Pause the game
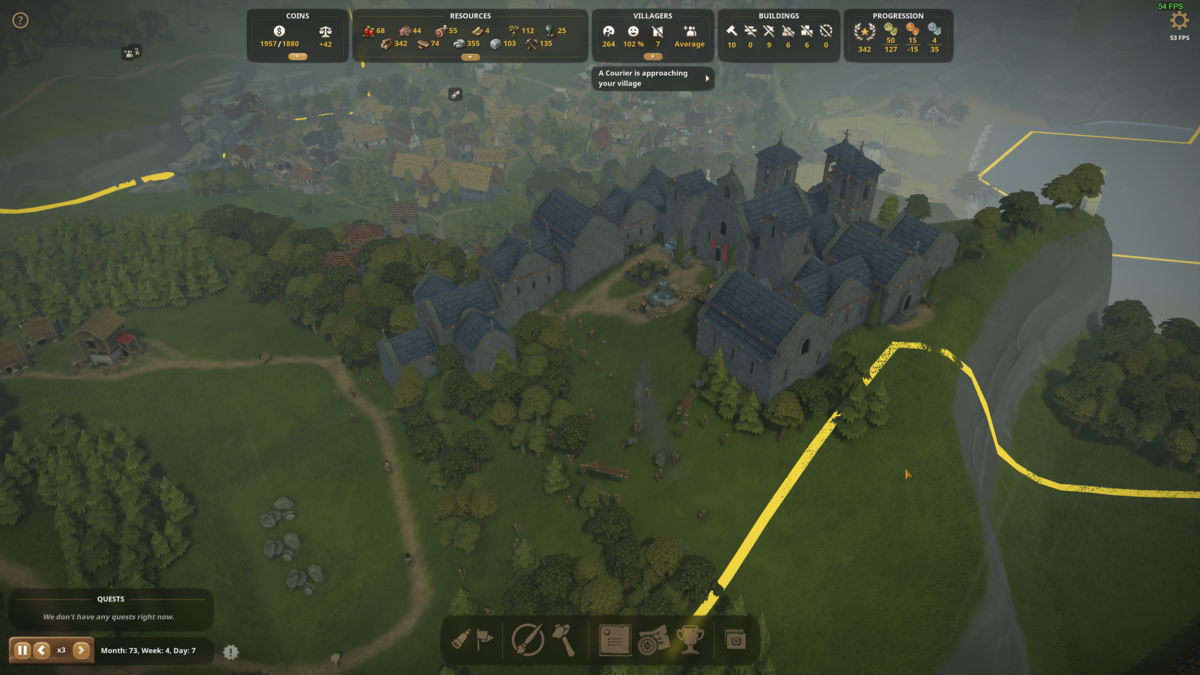 [22, 650]
